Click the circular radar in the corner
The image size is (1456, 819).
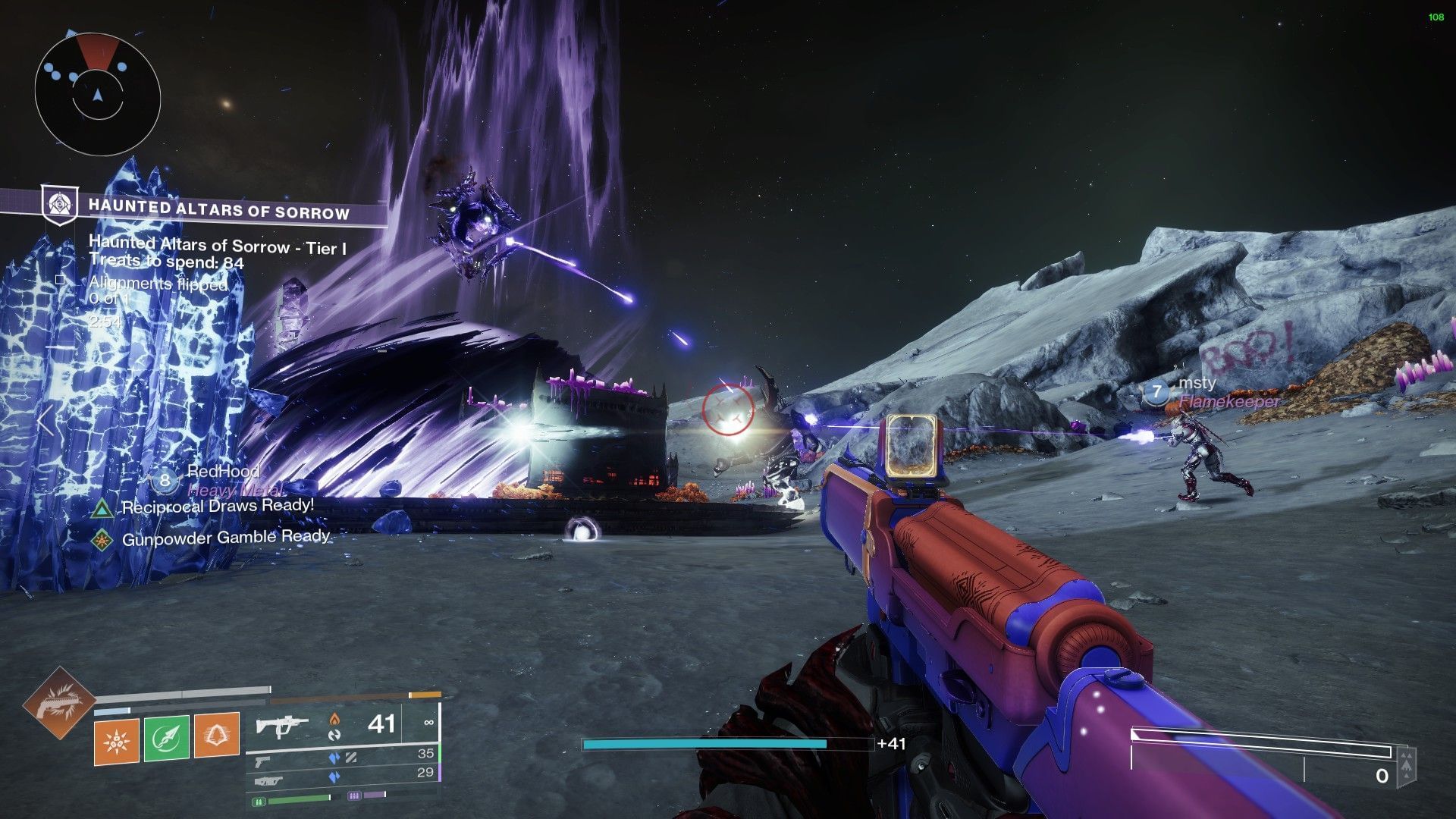click(x=97, y=94)
